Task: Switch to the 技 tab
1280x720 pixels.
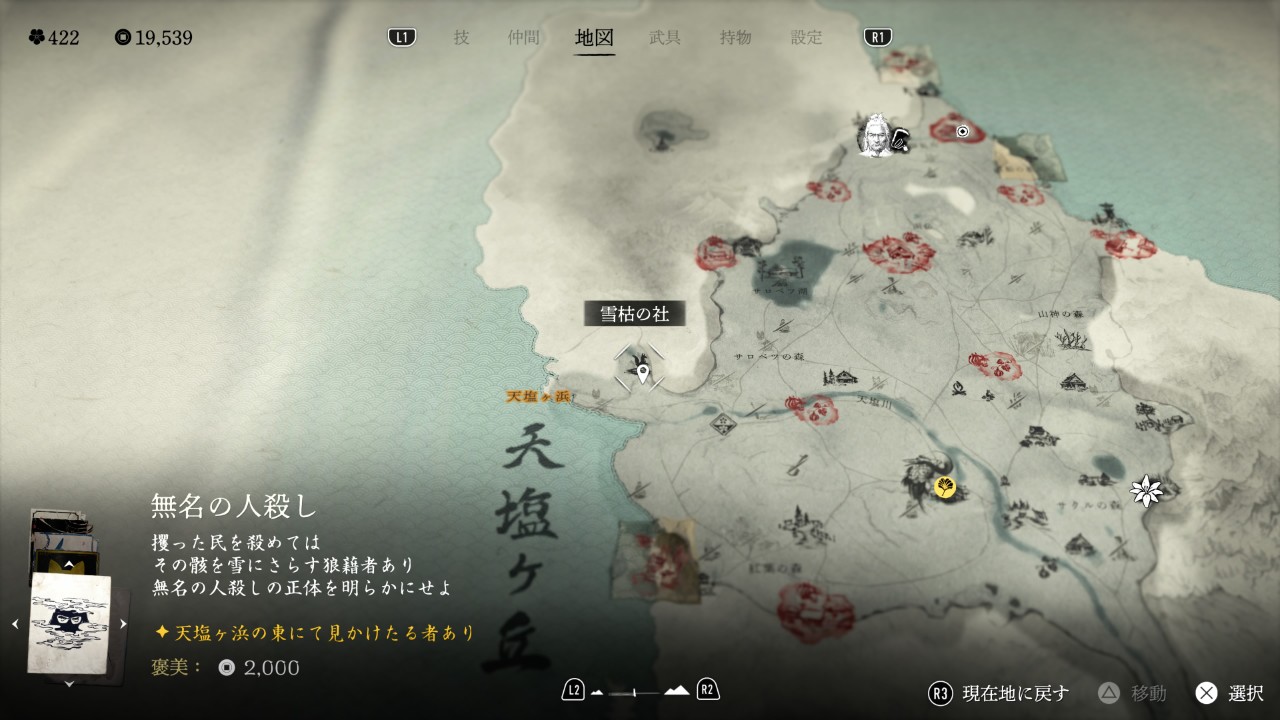Action: tap(461, 38)
